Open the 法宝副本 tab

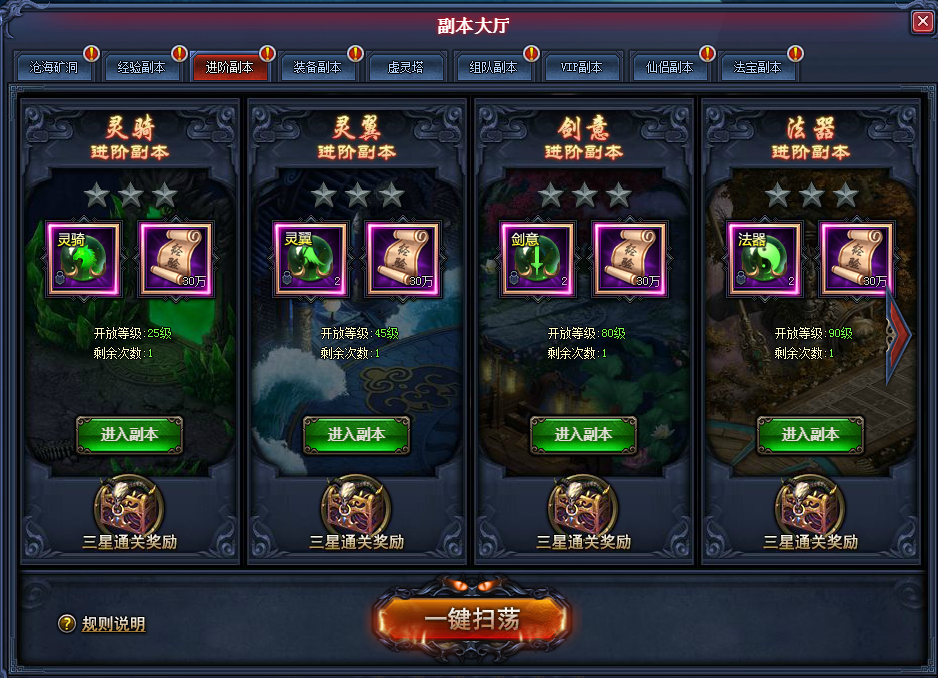757,68
